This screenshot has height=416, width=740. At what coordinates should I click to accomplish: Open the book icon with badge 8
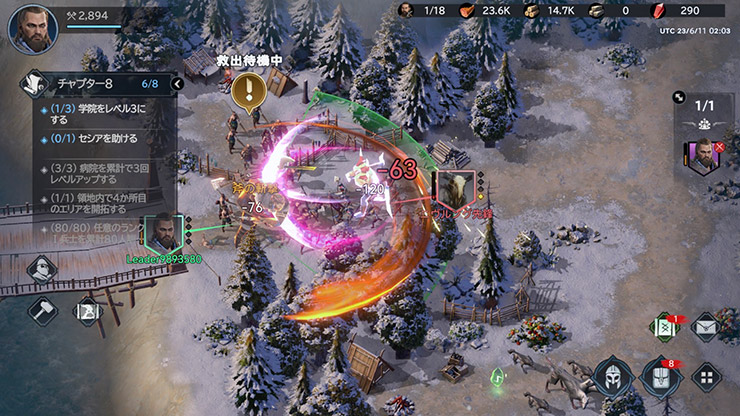pos(661,378)
